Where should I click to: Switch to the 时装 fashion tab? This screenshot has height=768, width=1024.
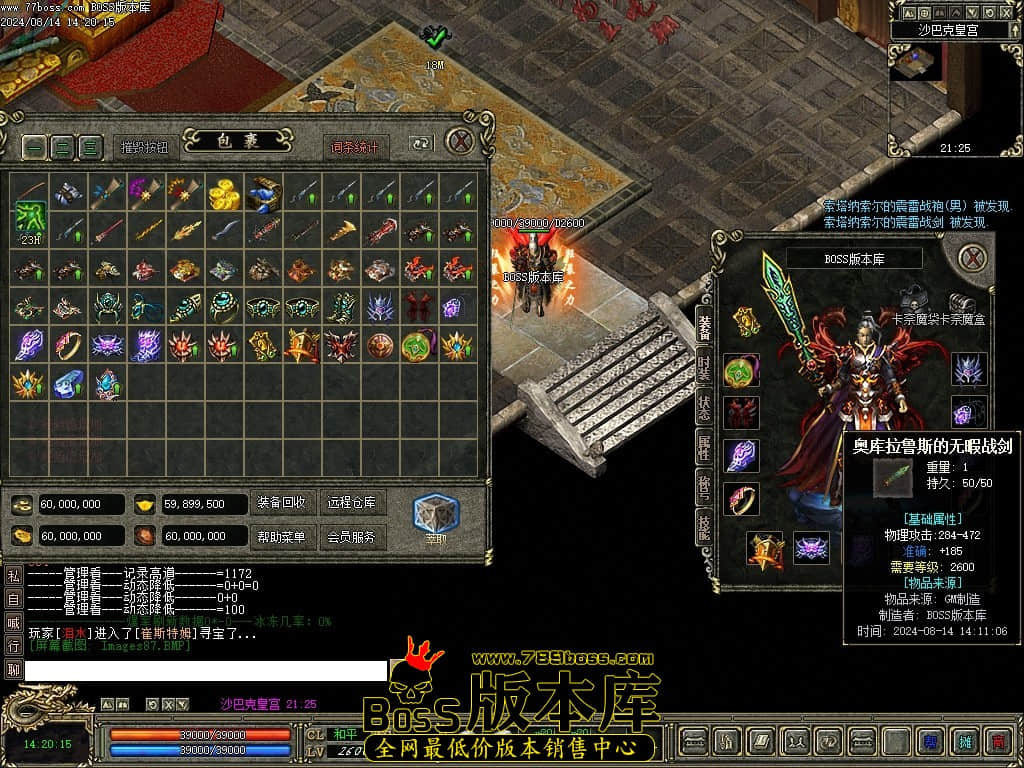pos(704,367)
